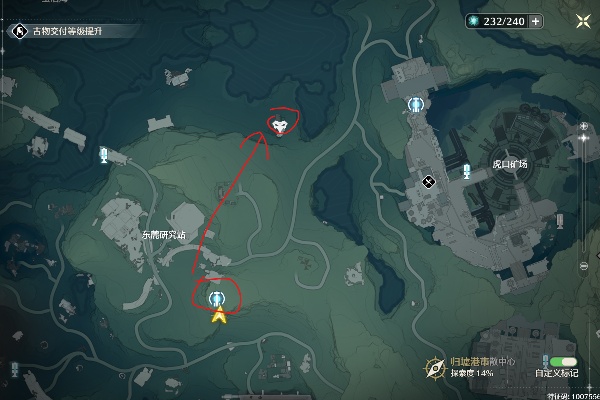Select the blue waypoint on the west road
This screenshot has height=400, width=600.
tap(103, 155)
